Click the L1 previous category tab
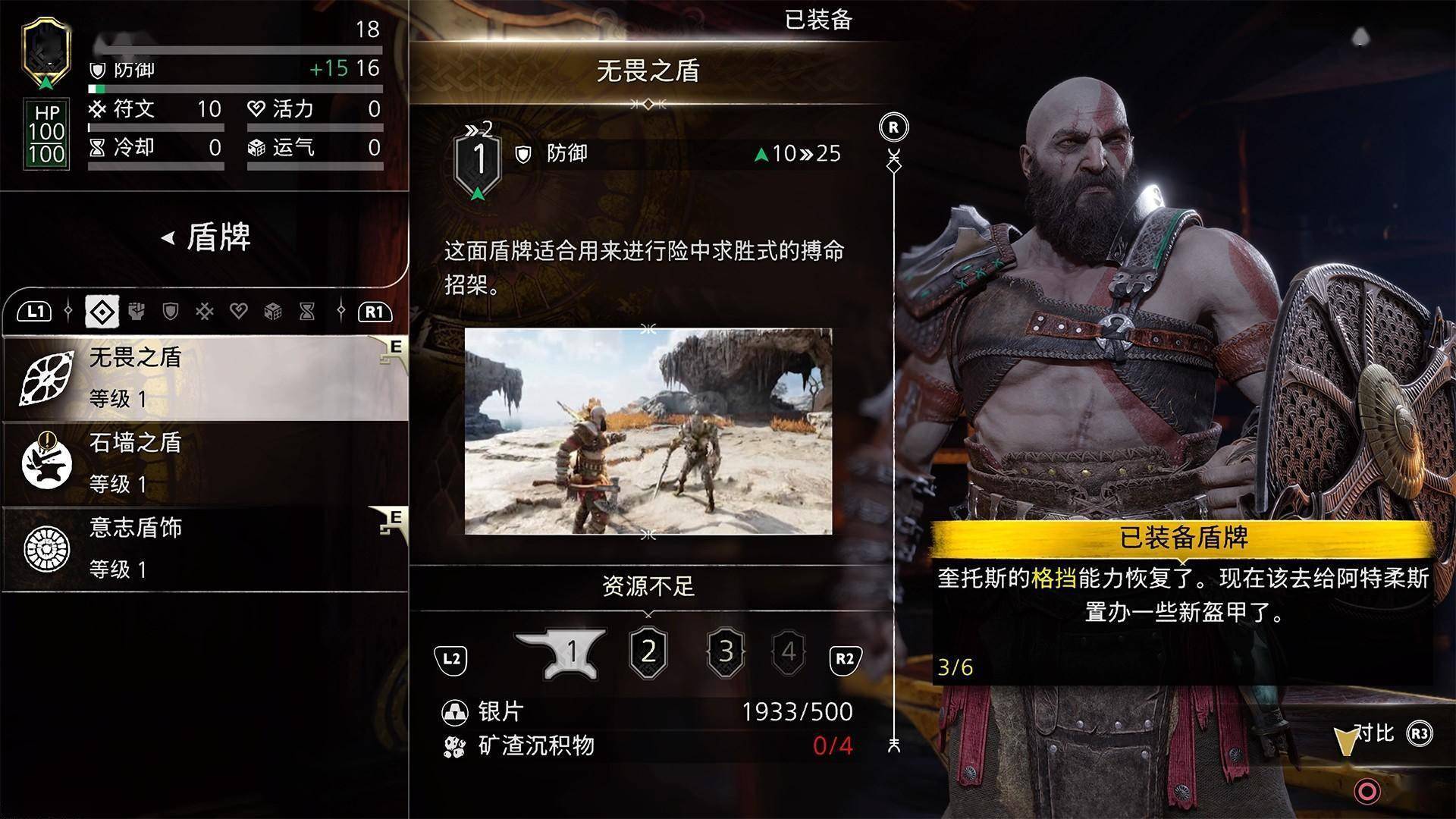Image resolution: width=1456 pixels, height=819 pixels. point(34,311)
